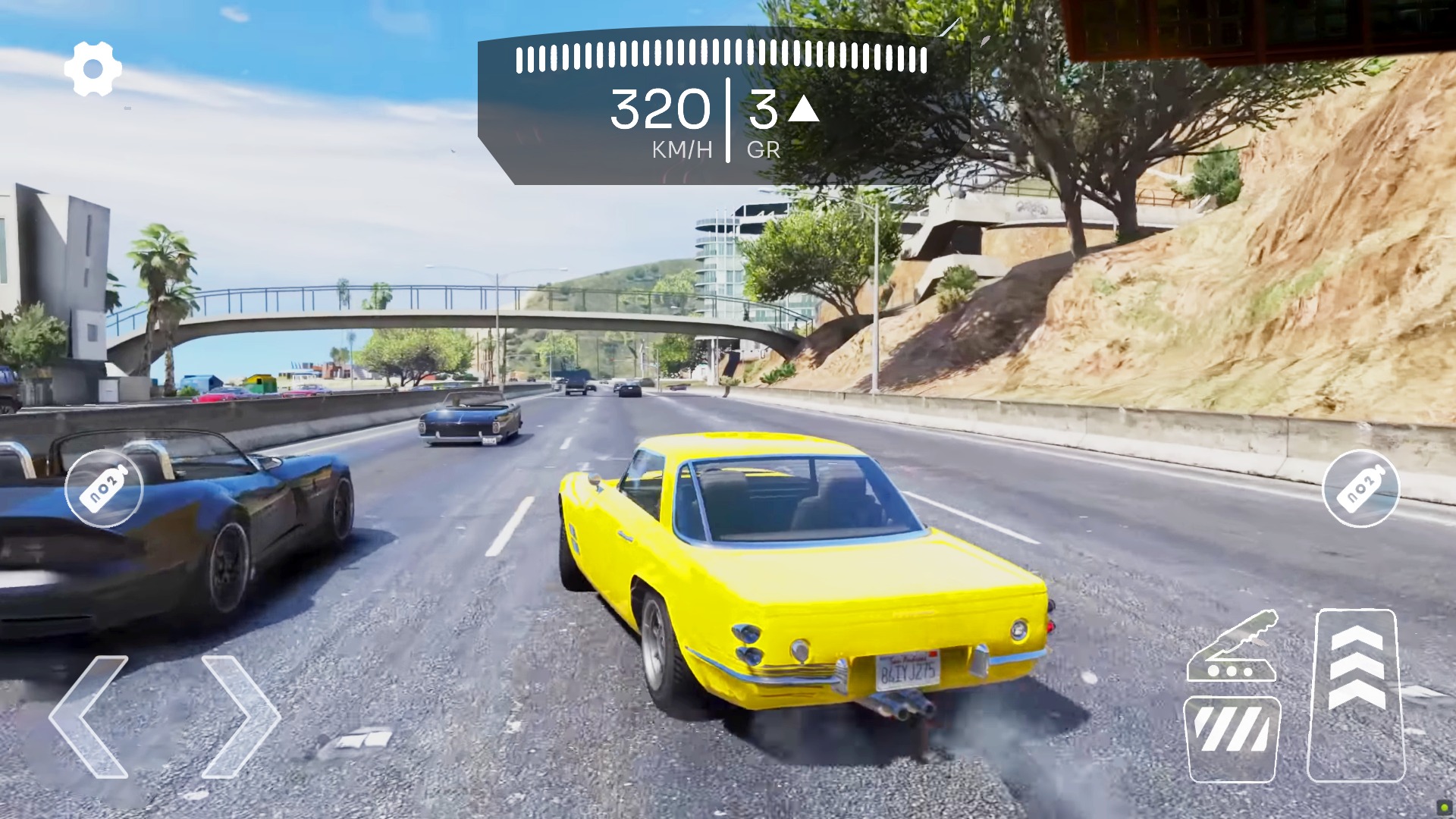This screenshot has width=1456, height=819.
Task: Open the settings gear menu
Action: point(93,68)
